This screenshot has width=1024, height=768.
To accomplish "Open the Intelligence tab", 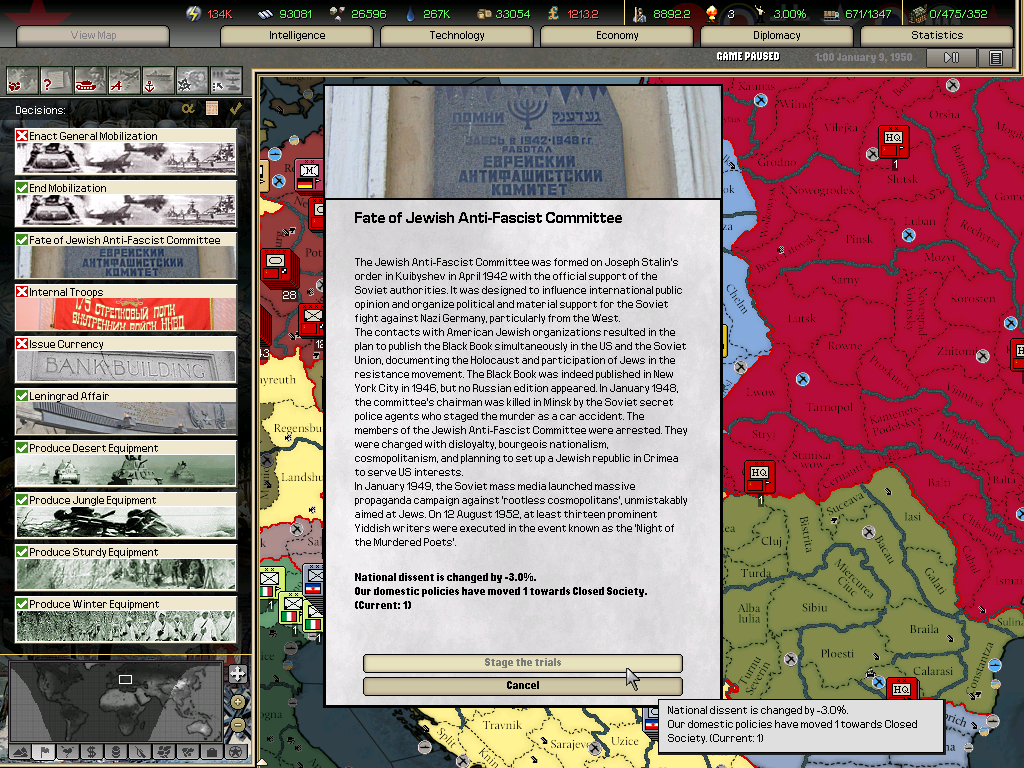I will [297, 36].
